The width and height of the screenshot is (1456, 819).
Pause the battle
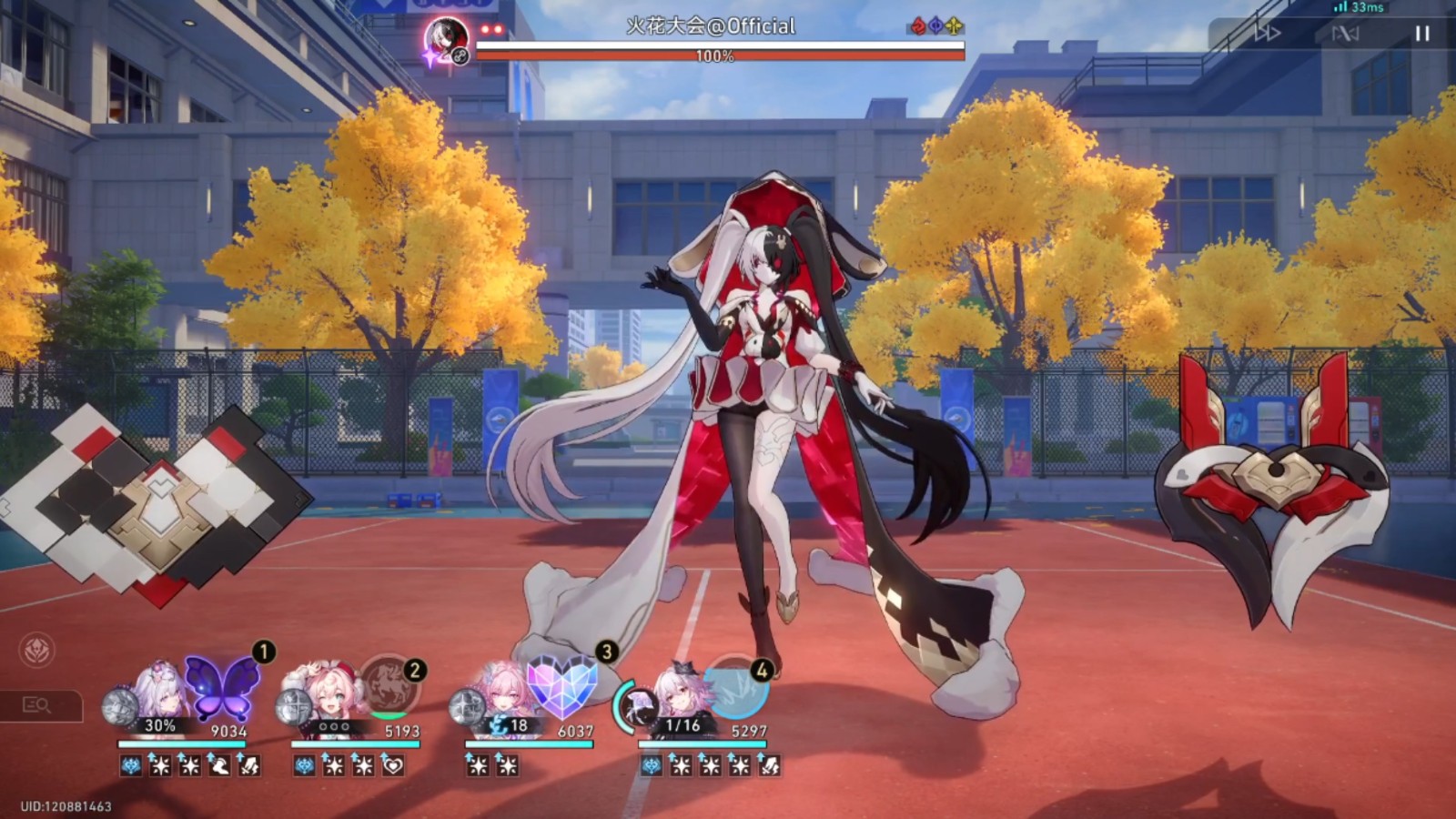click(1421, 34)
